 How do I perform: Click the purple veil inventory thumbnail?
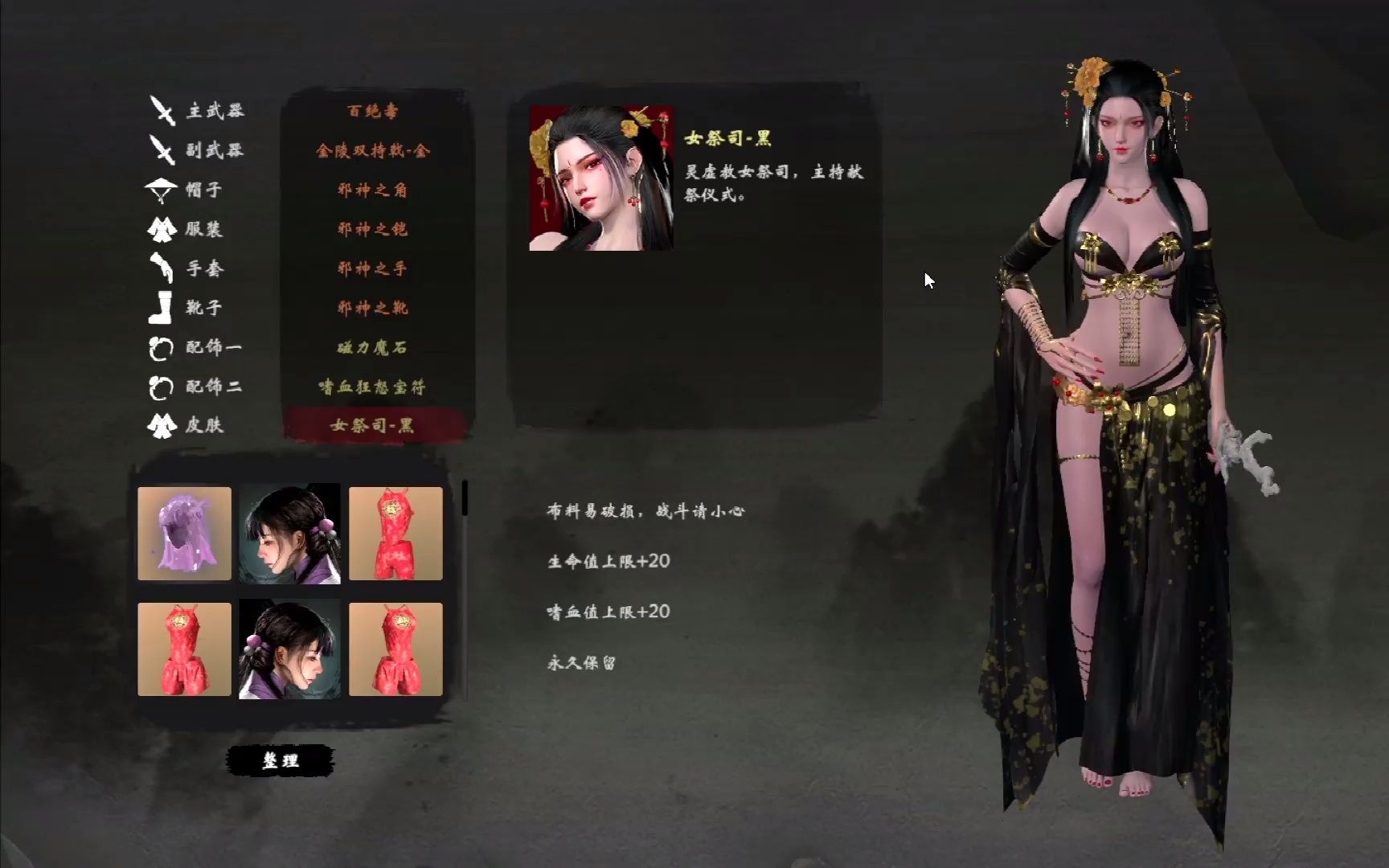[x=184, y=532]
